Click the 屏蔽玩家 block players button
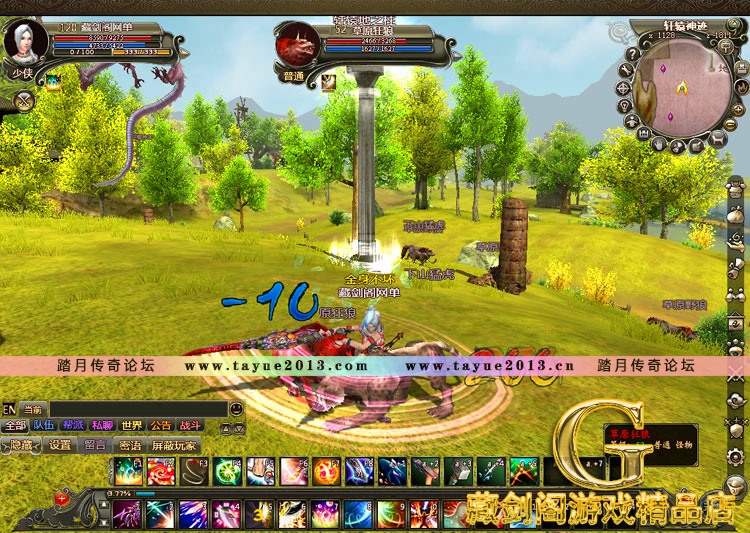750x533 pixels. point(173,445)
